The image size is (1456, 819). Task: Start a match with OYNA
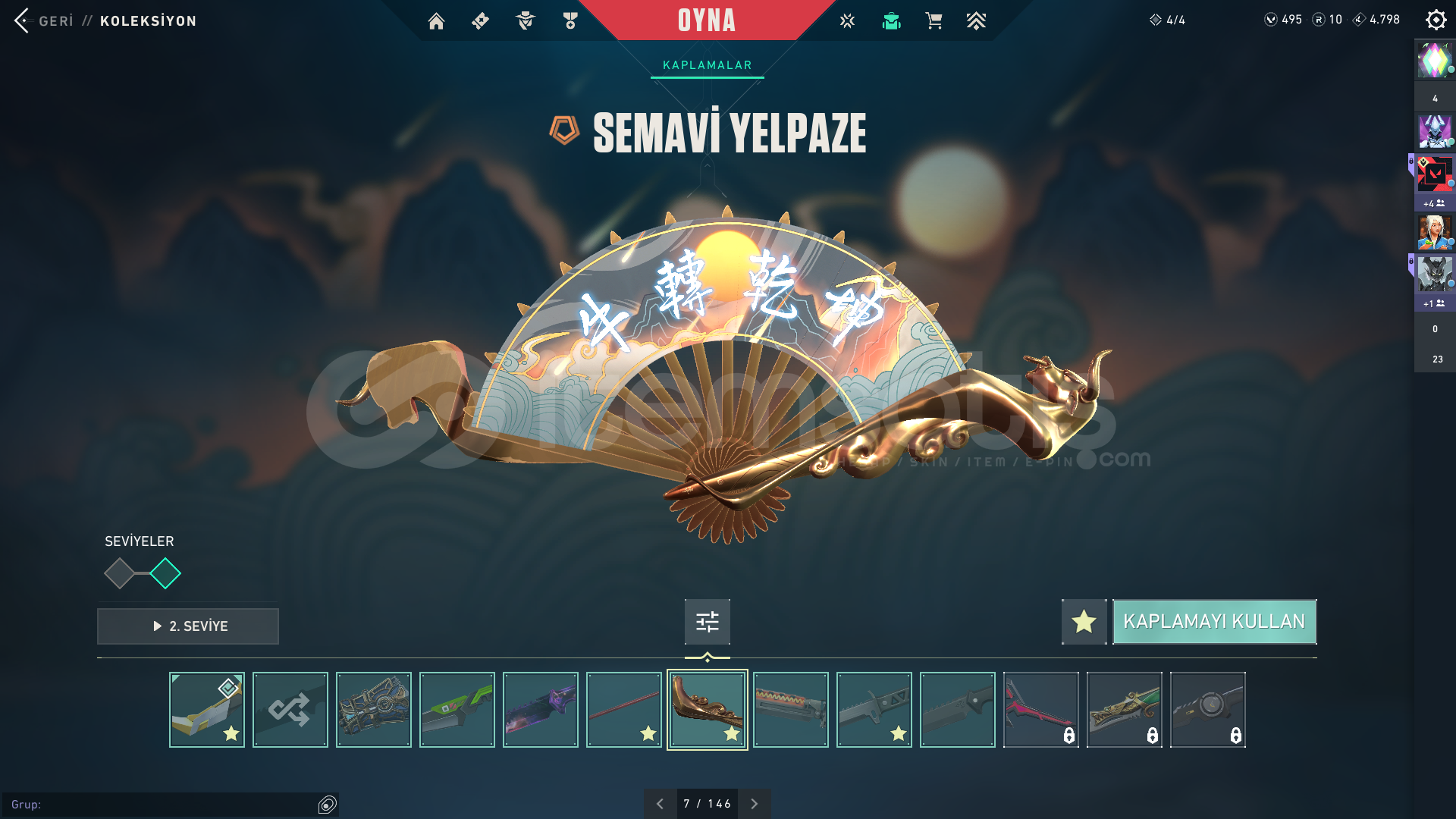[x=706, y=20]
